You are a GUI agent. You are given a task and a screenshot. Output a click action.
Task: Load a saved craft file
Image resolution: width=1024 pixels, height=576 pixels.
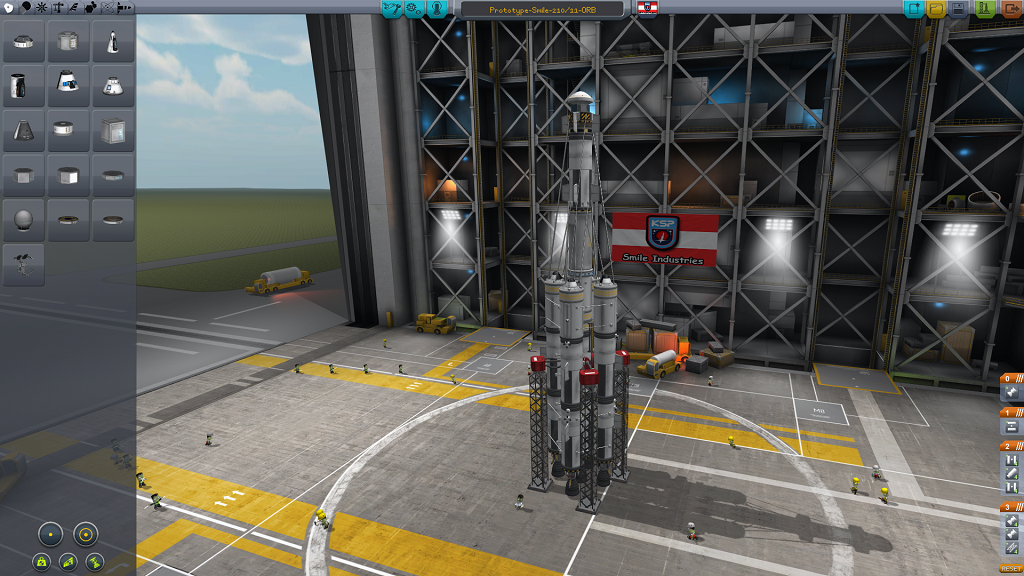coord(936,9)
